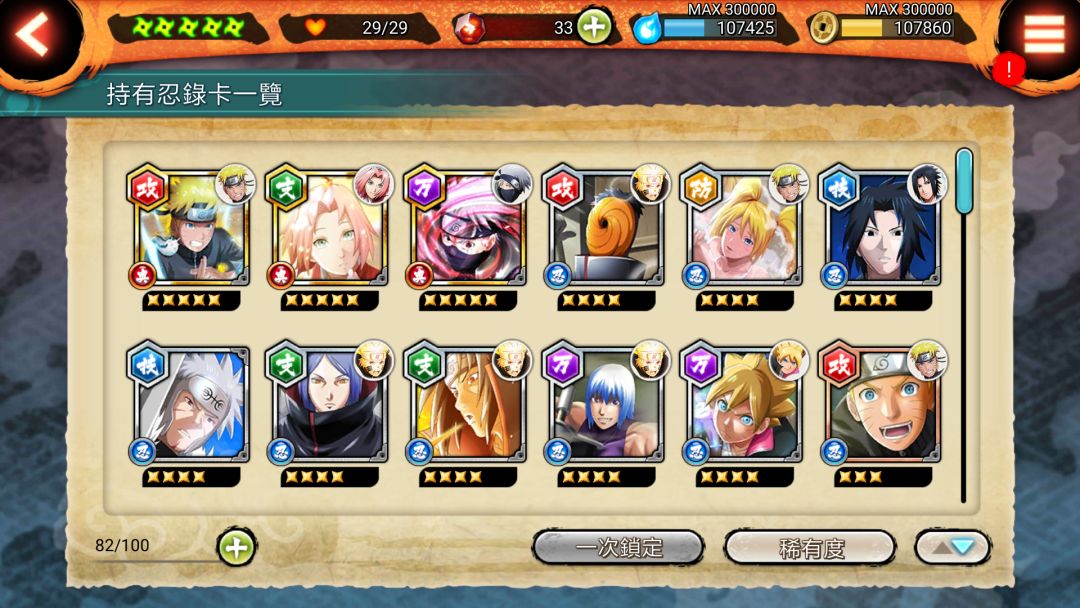The image size is (1080, 608).
Task: Toggle the sort order arrows button
Action: point(952,547)
